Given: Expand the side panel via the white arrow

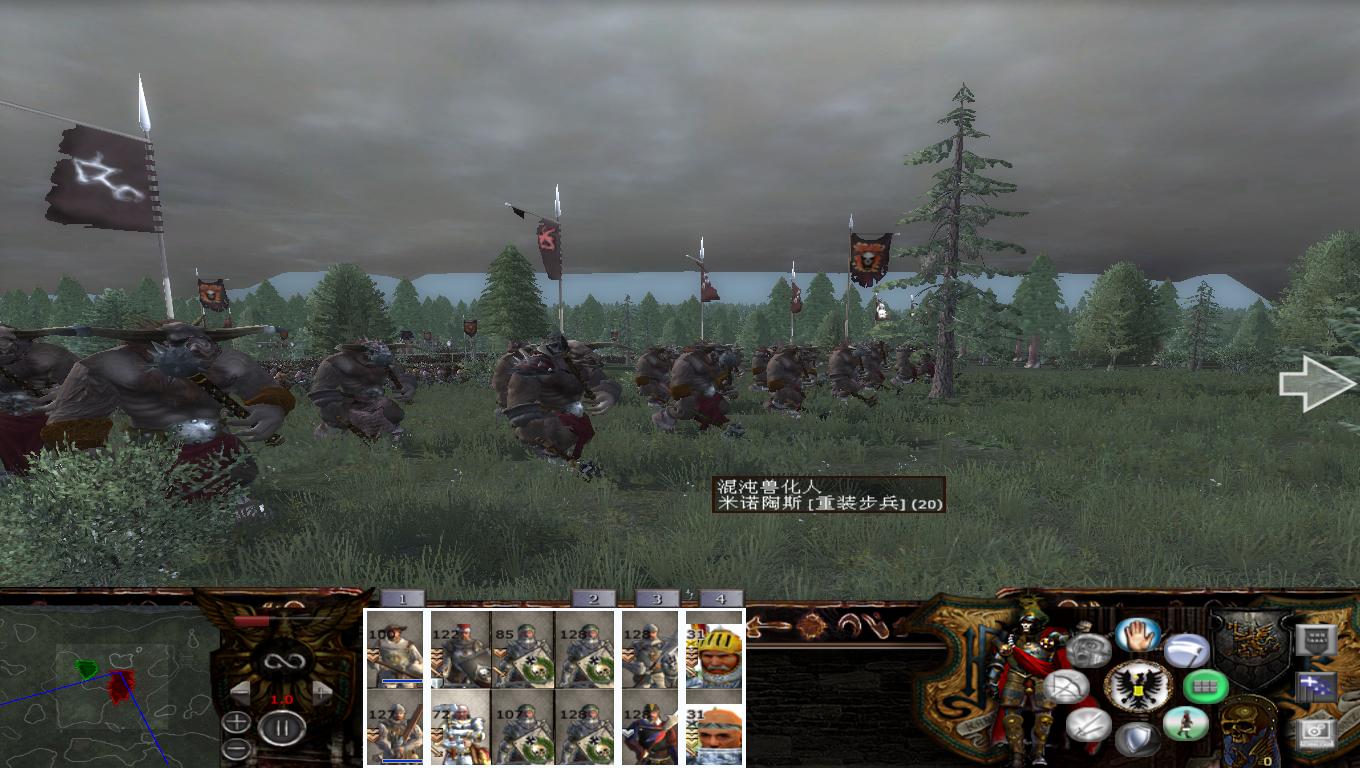Looking at the screenshot, I should tap(1318, 385).
